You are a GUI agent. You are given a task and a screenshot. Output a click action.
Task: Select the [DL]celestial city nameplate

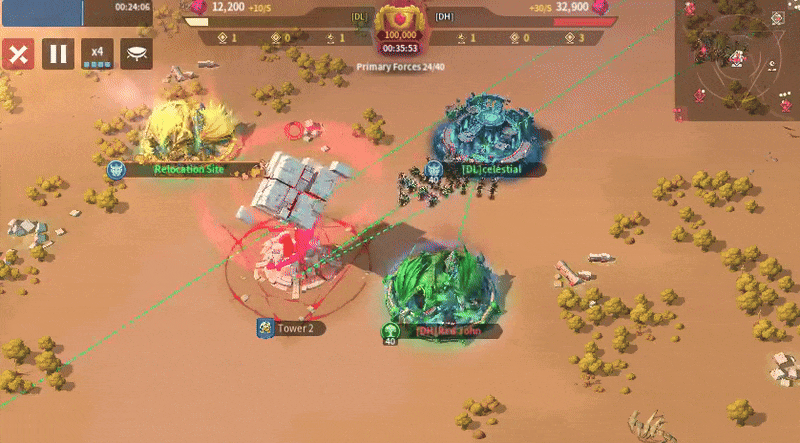tap(491, 169)
